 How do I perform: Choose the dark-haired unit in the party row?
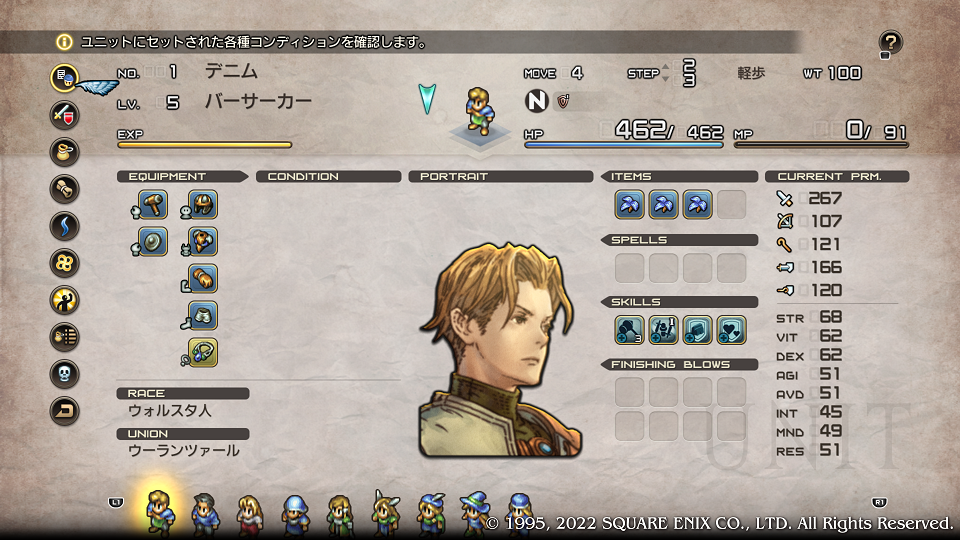click(x=205, y=512)
